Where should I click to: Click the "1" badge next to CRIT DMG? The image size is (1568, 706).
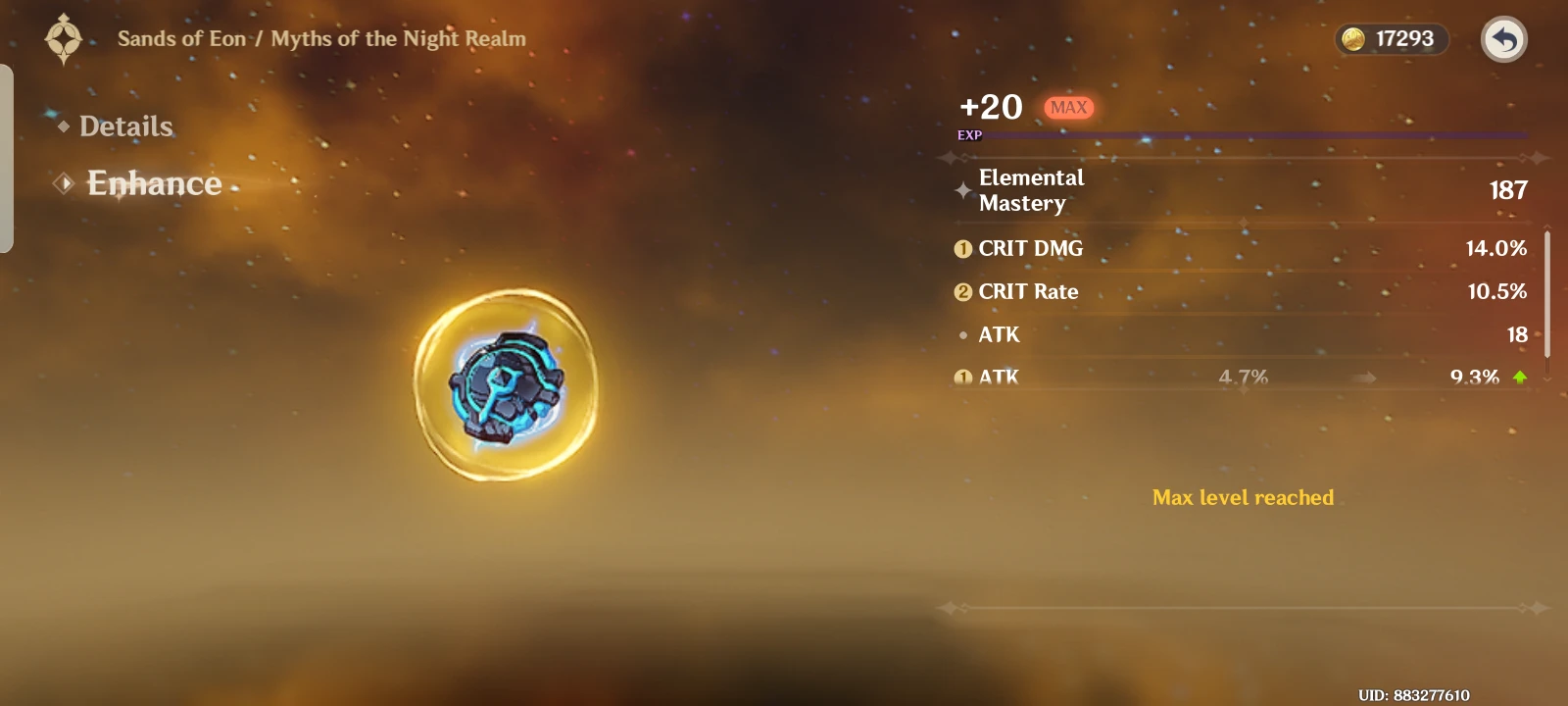[x=962, y=248]
